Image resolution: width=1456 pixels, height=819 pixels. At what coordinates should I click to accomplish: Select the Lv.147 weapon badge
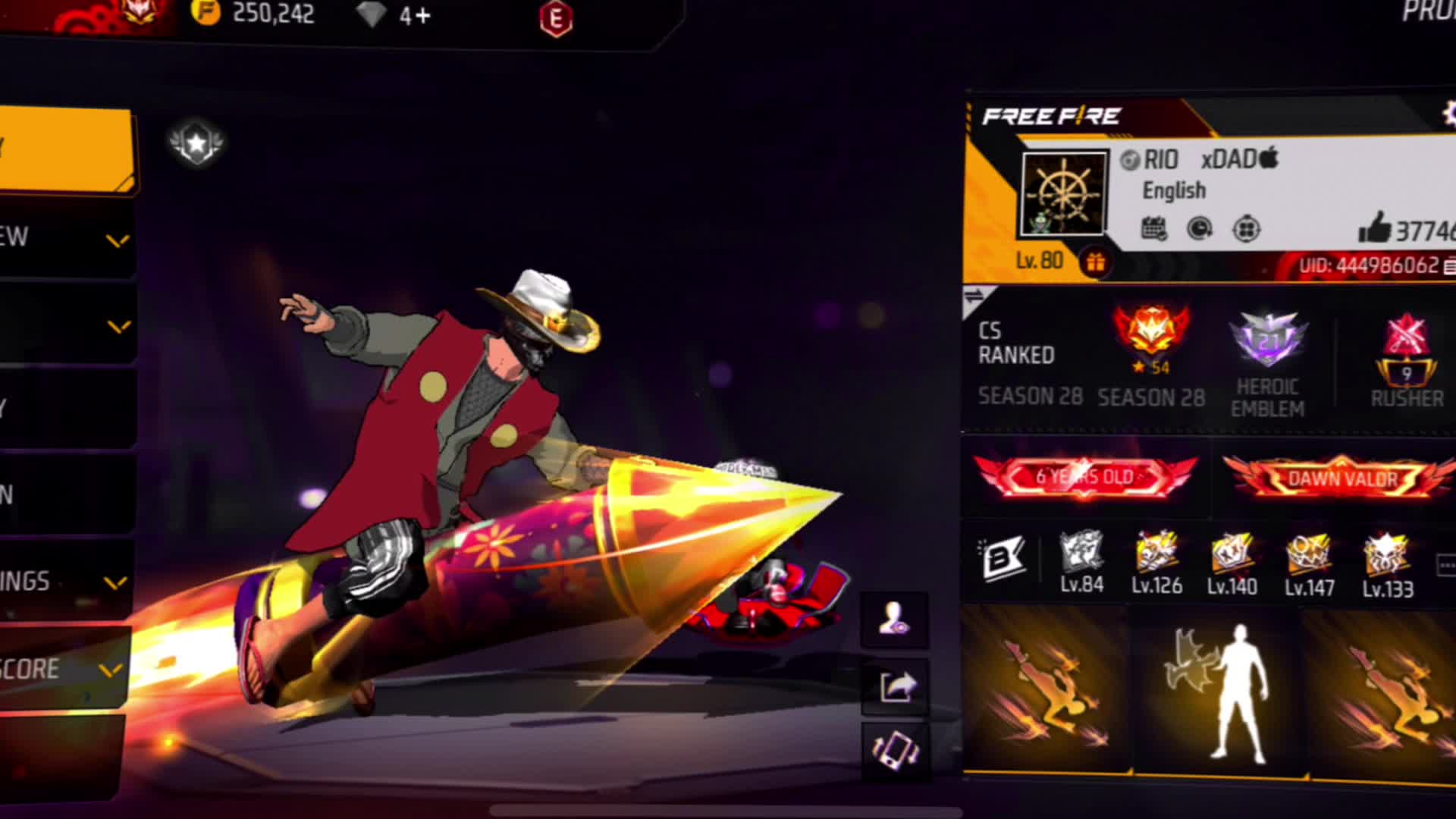coord(1309,563)
